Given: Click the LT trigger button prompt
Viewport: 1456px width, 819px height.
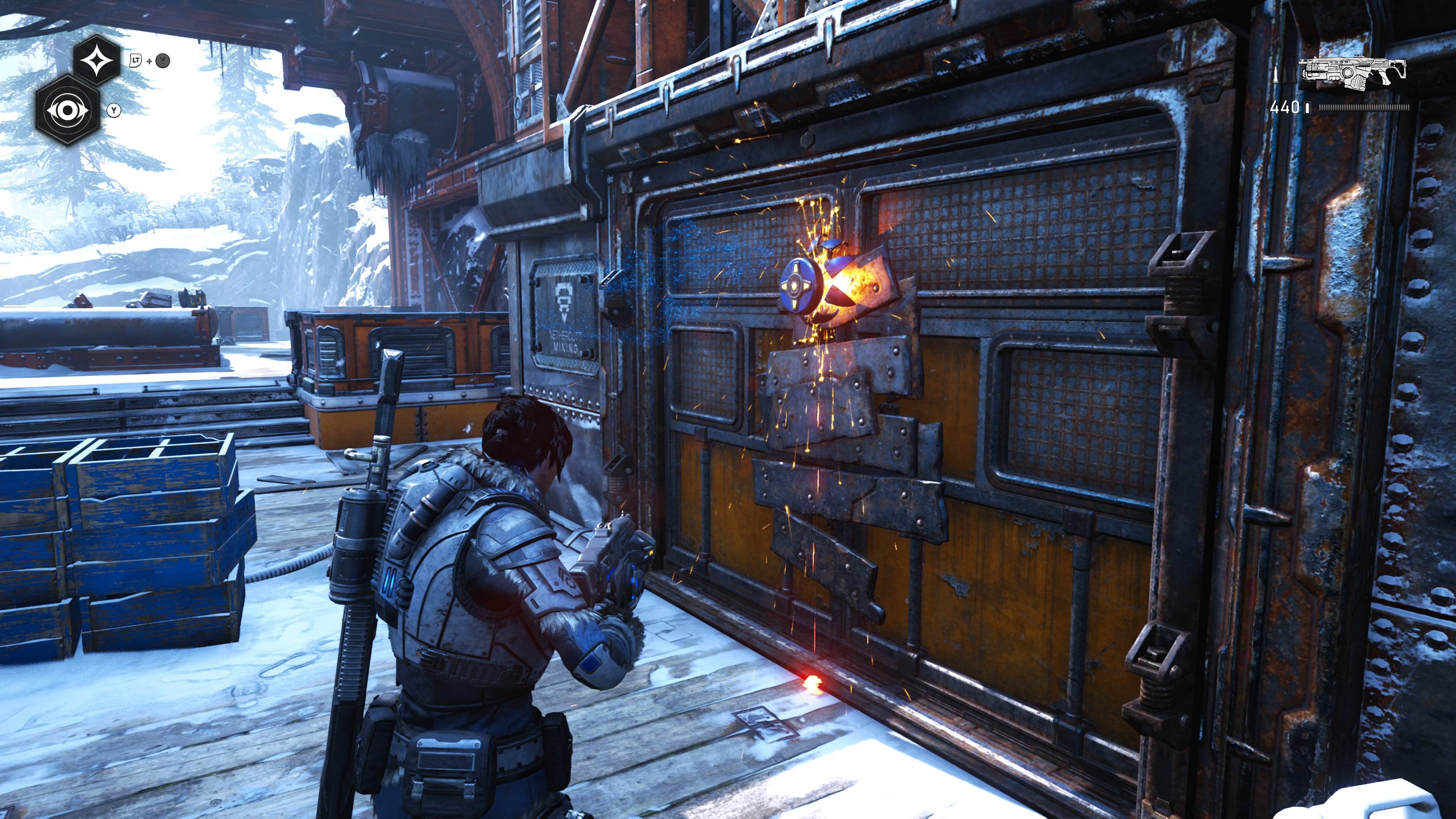Looking at the screenshot, I should pos(135,61).
